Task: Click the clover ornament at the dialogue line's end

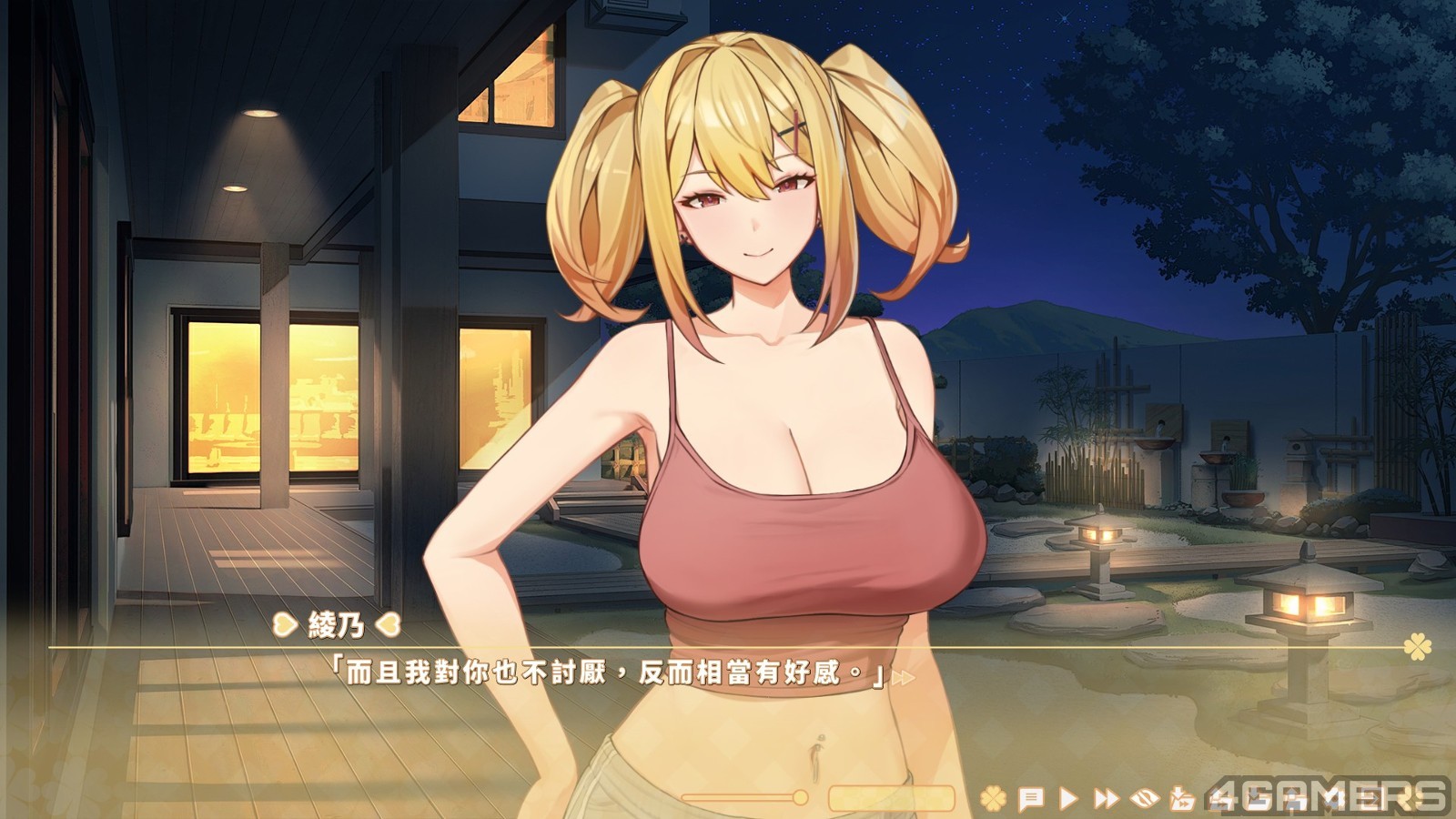Action: (1417, 647)
